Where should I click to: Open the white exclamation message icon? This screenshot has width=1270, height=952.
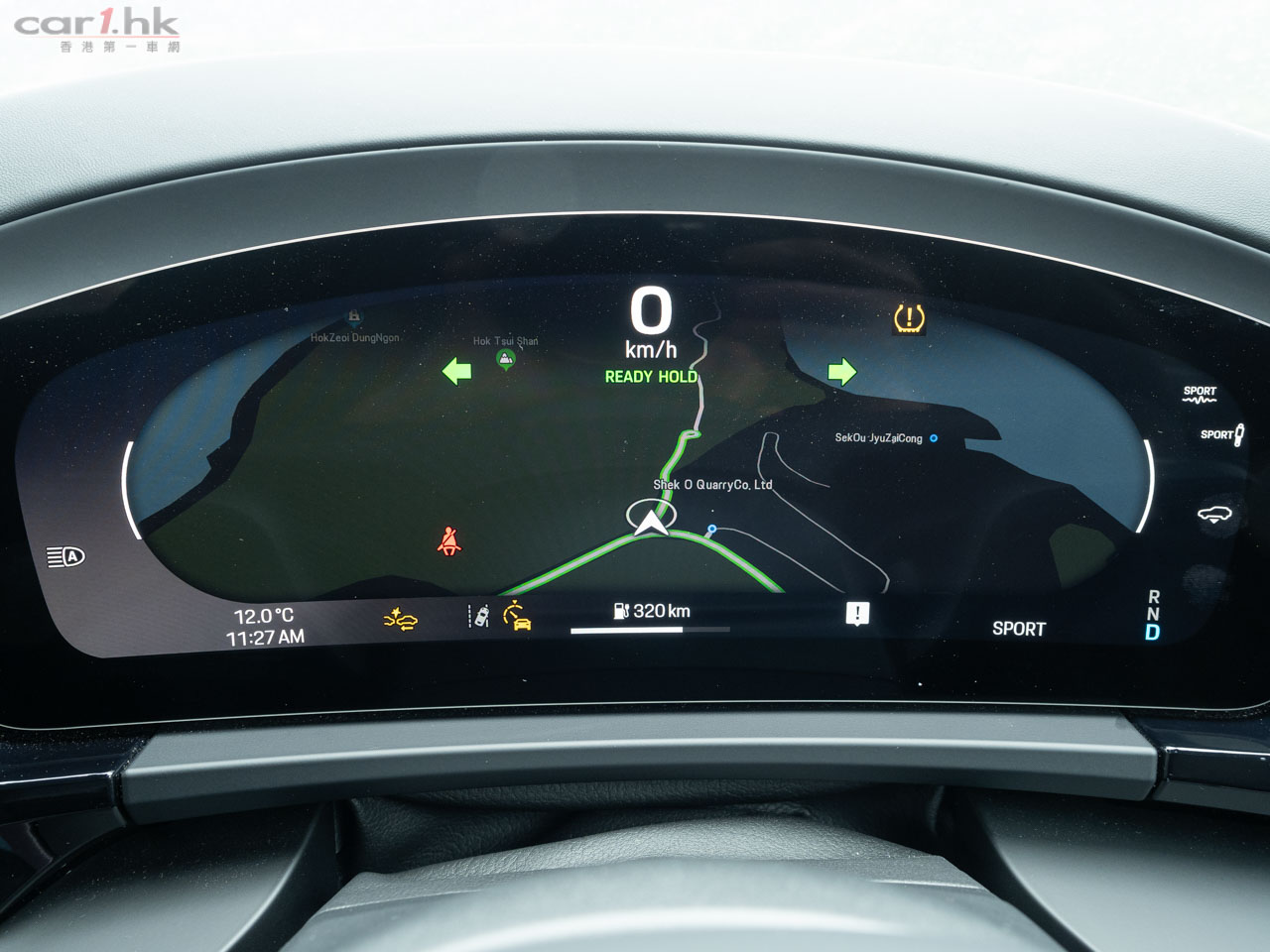click(857, 613)
